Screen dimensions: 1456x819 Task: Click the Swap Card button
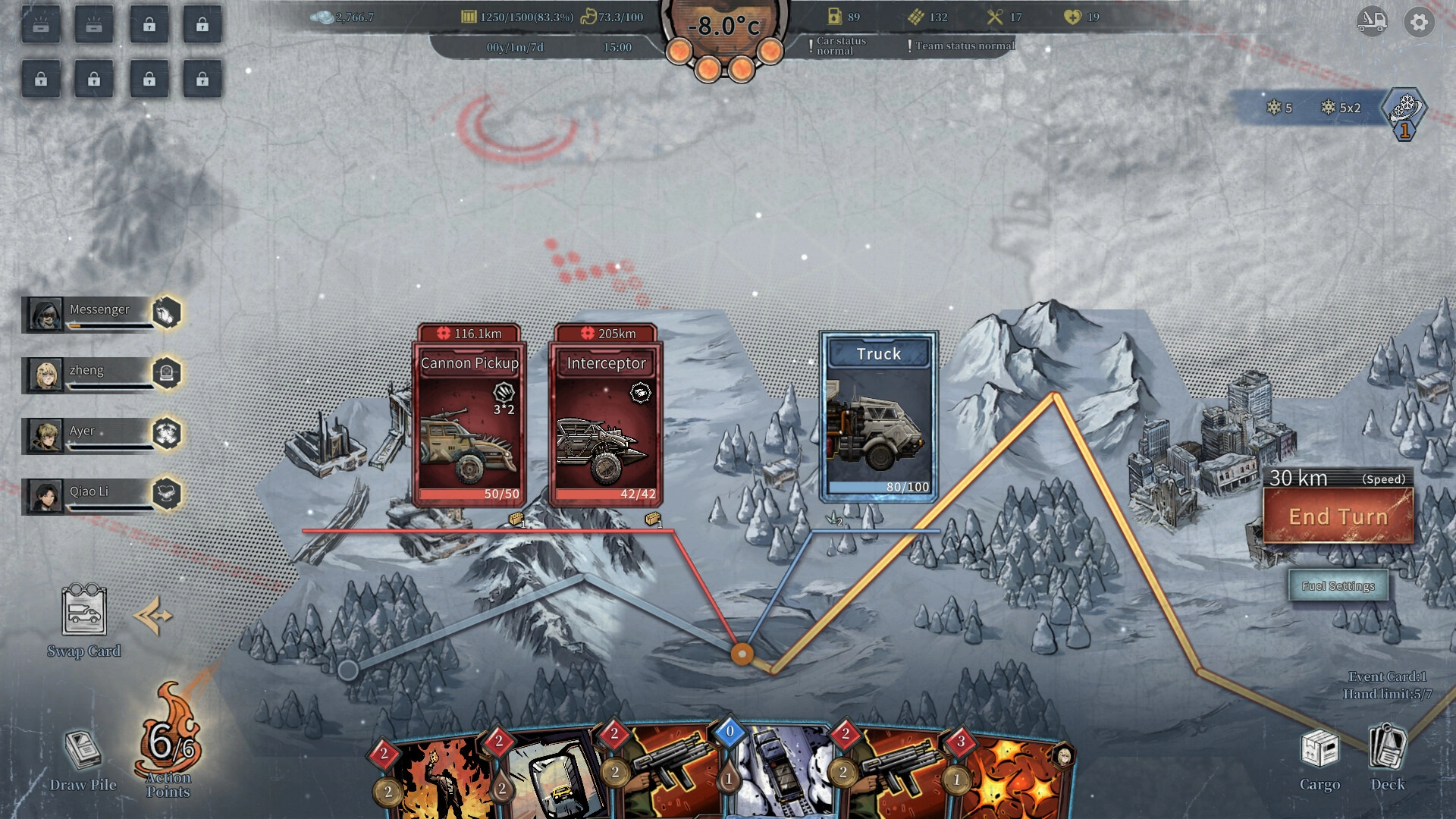tap(83, 618)
